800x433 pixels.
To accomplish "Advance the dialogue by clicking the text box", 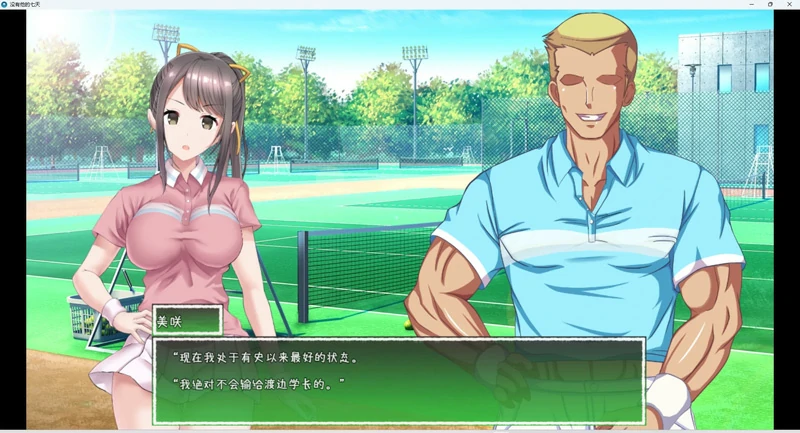I will click(398, 380).
